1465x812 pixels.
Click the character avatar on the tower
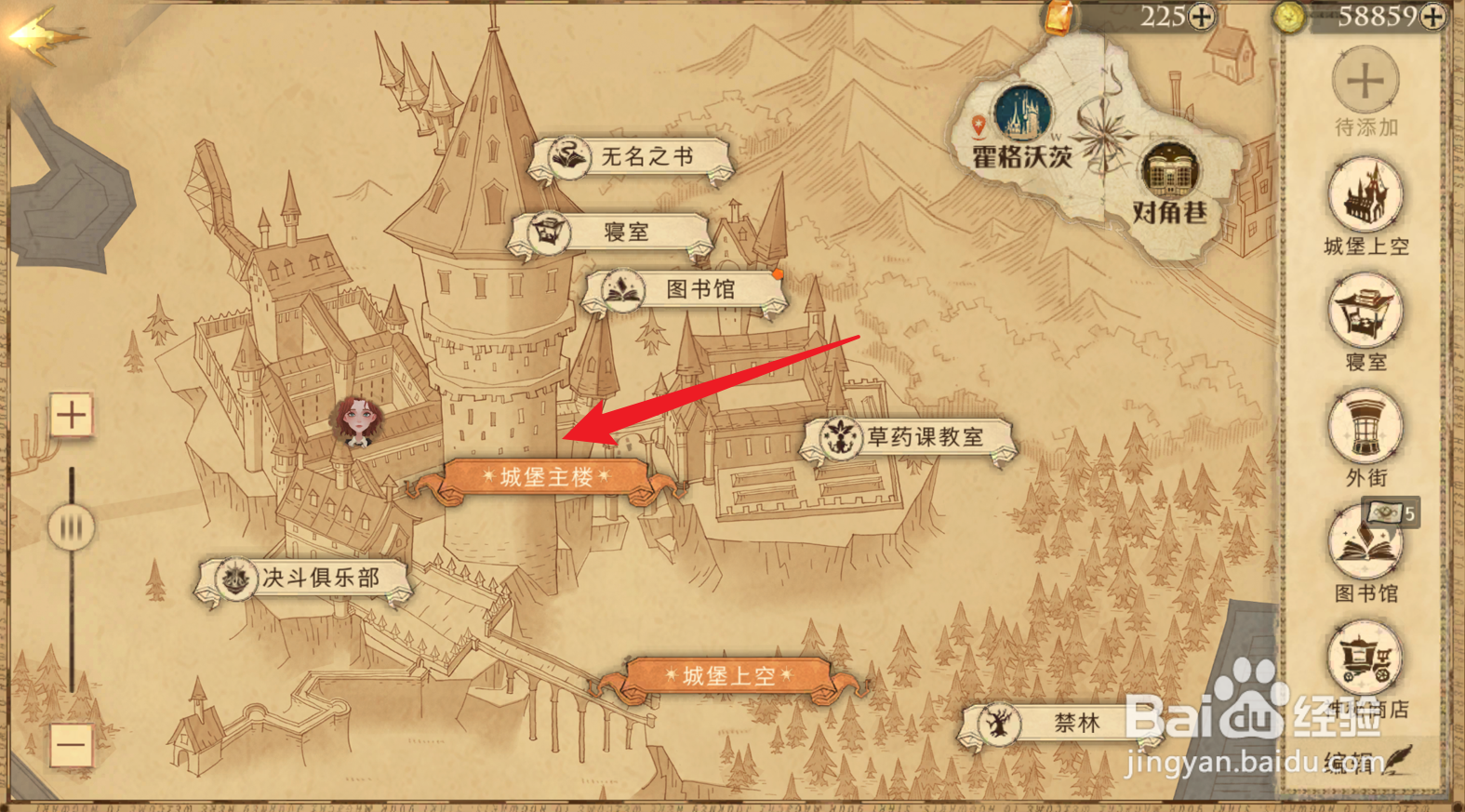[x=356, y=423]
